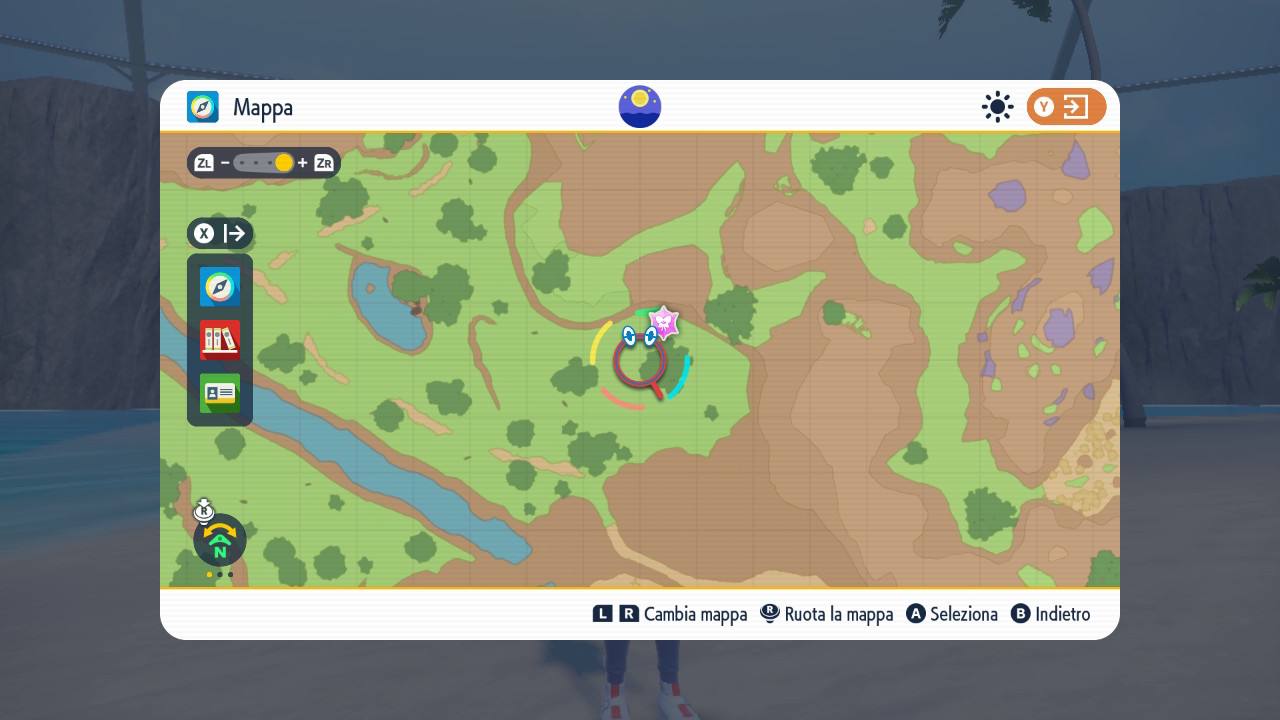1280x720 pixels.
Task: Click the compass rose to reset north orientation
Action: click(x=219, y=540)
